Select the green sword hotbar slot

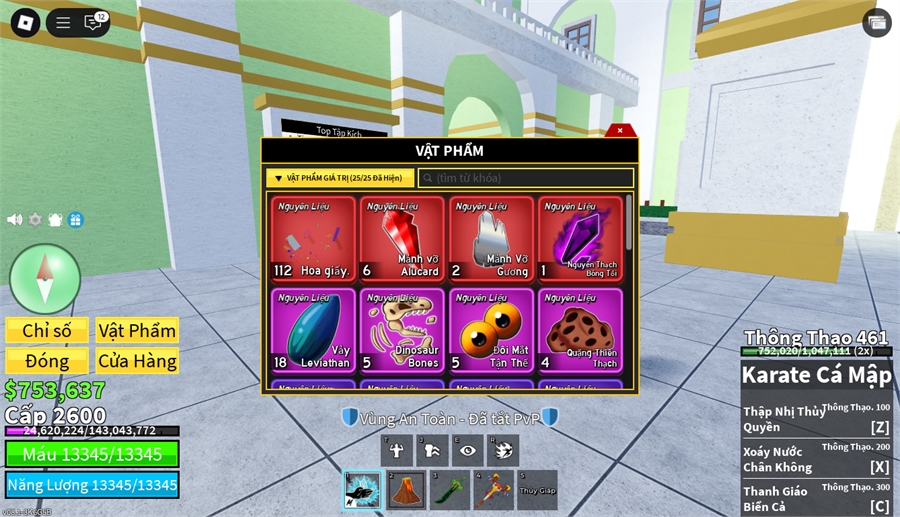pyautogui.click(x=450, y=490)
